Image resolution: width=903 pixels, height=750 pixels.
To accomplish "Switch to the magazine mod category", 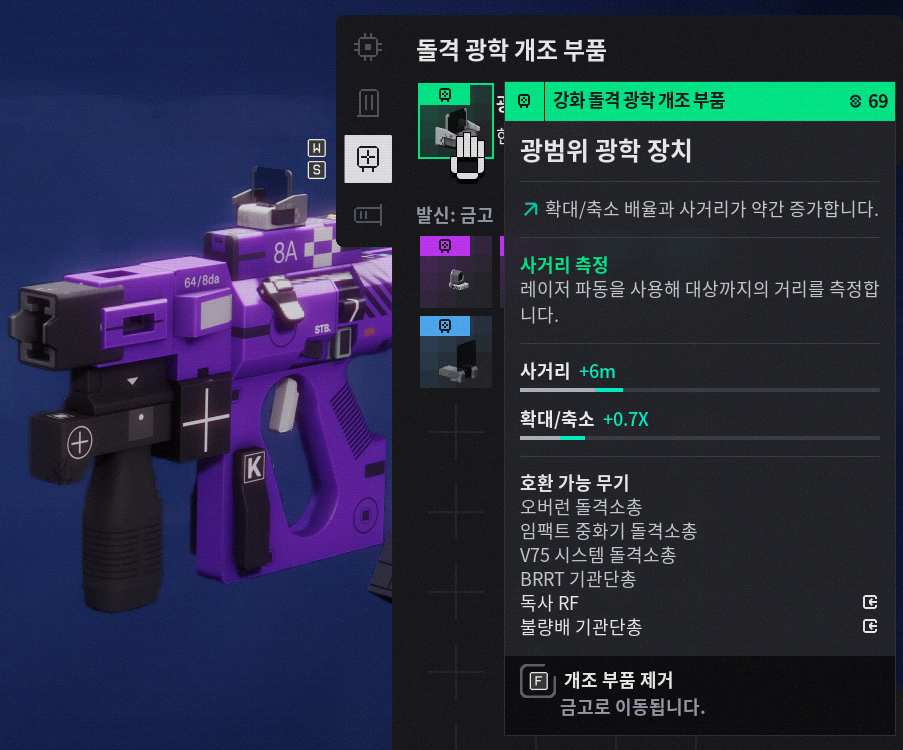I will 368,102.
